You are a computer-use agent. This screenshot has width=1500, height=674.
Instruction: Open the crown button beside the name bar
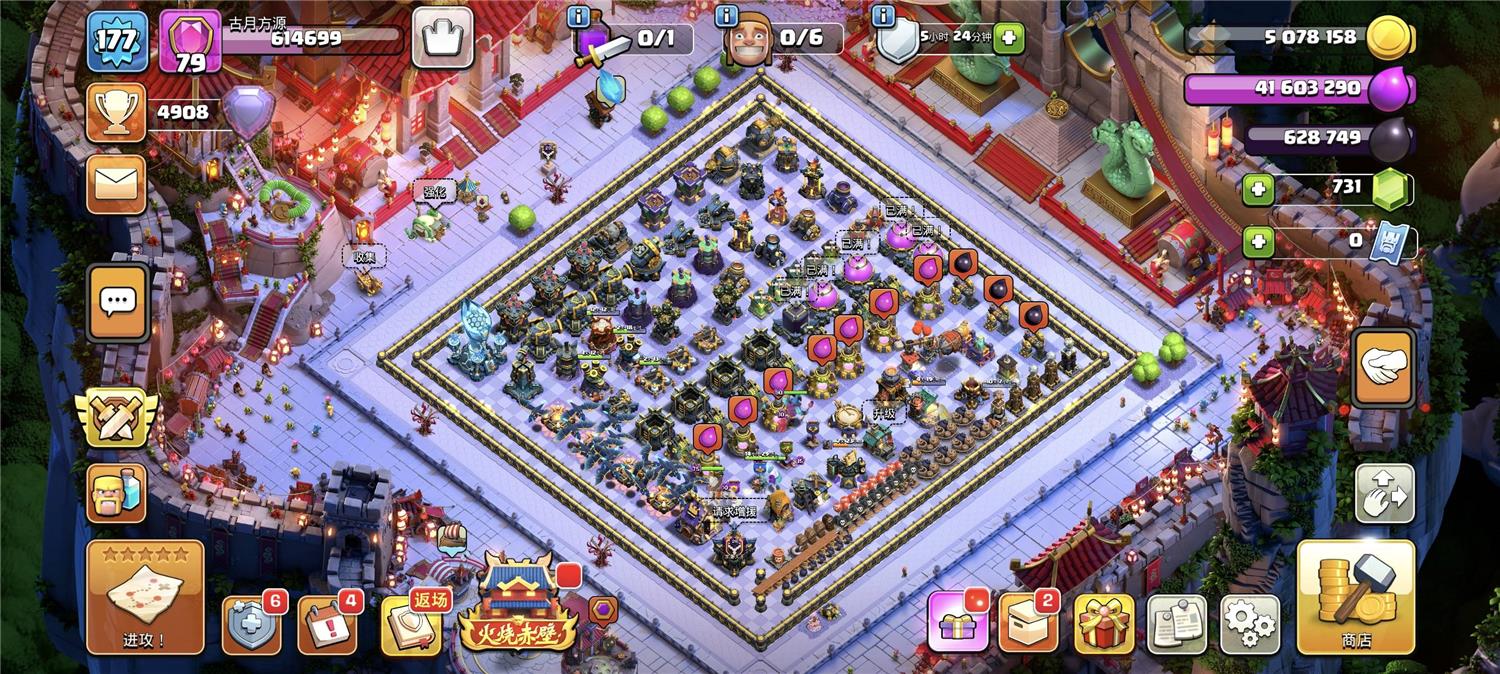(x=442, y=38)
